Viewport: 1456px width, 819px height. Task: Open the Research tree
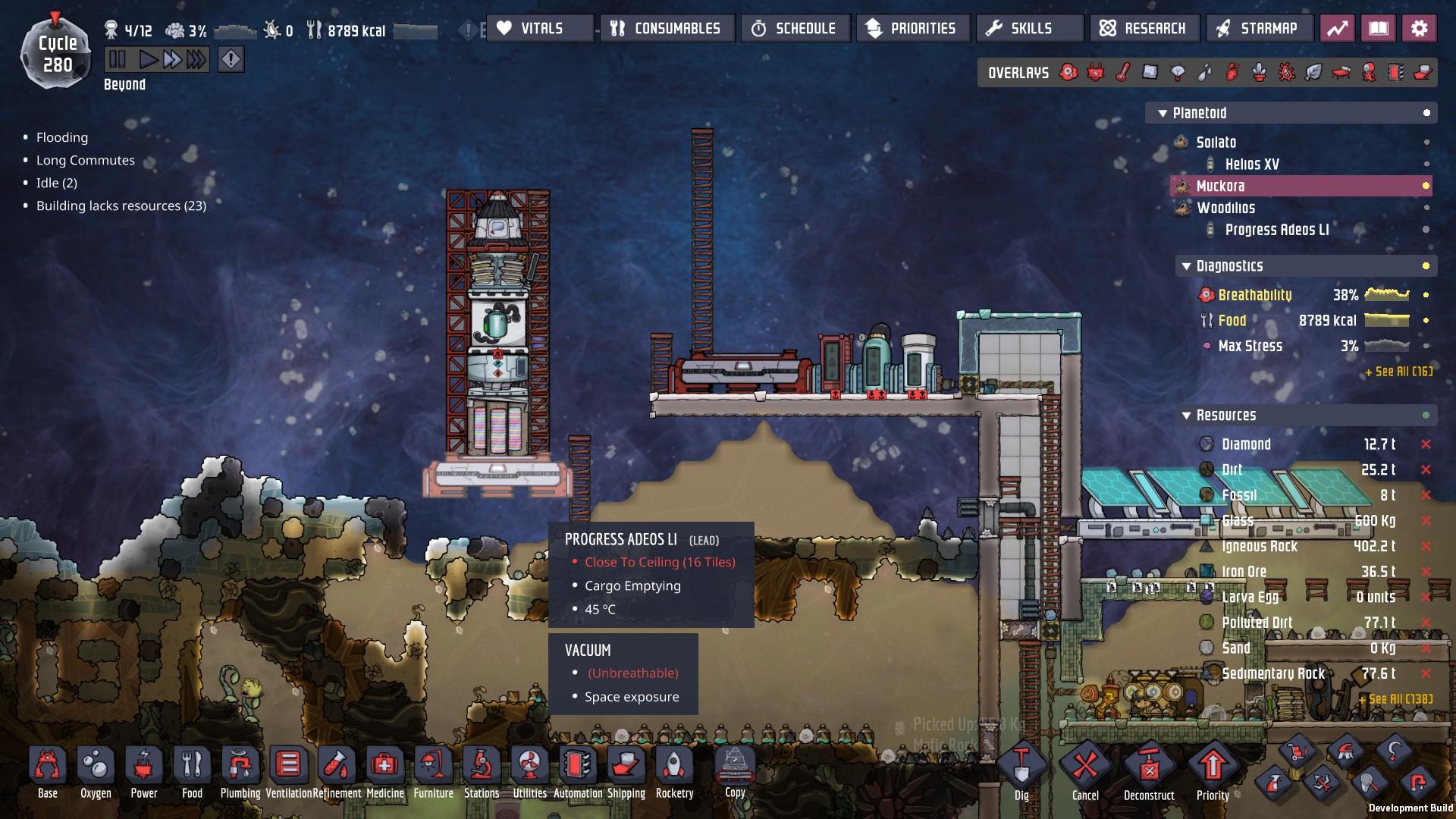[x=1144, y=29]
